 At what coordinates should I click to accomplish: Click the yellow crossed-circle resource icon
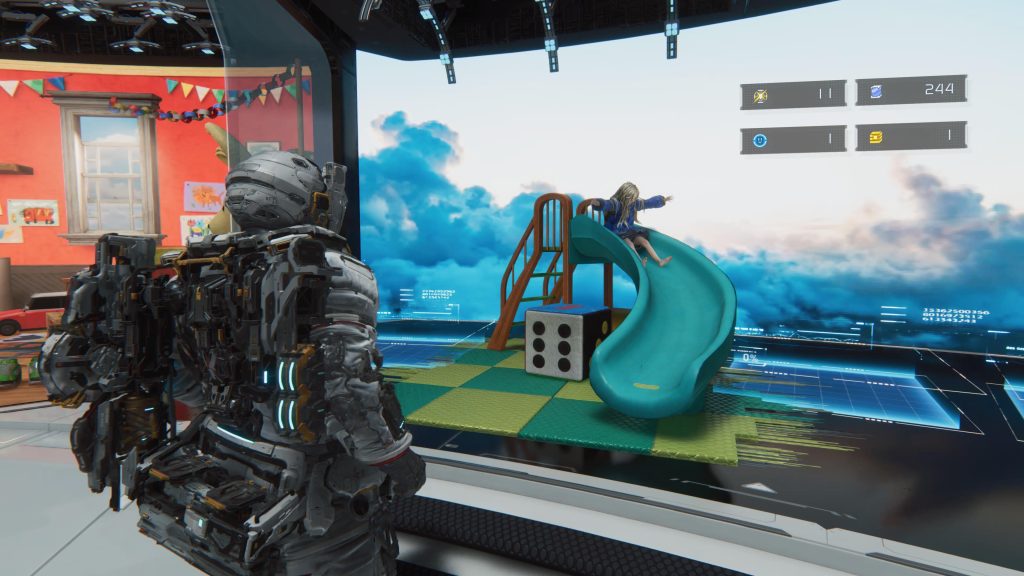click(x=759, y=95)
